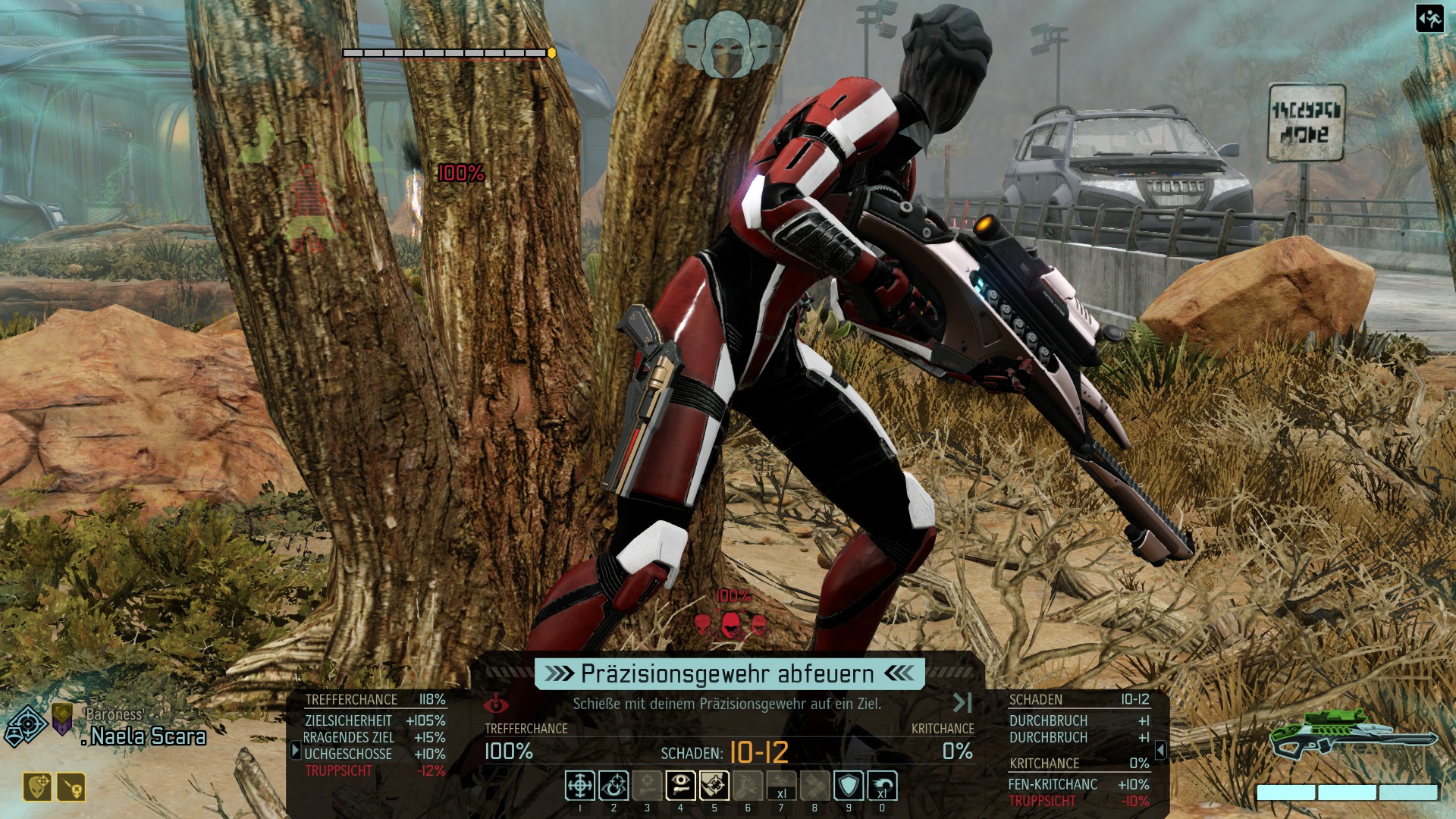Toggle the running-figure button in top corner
The height and width of the screenshot is (819, 1456).
(x=1429, y=18)
